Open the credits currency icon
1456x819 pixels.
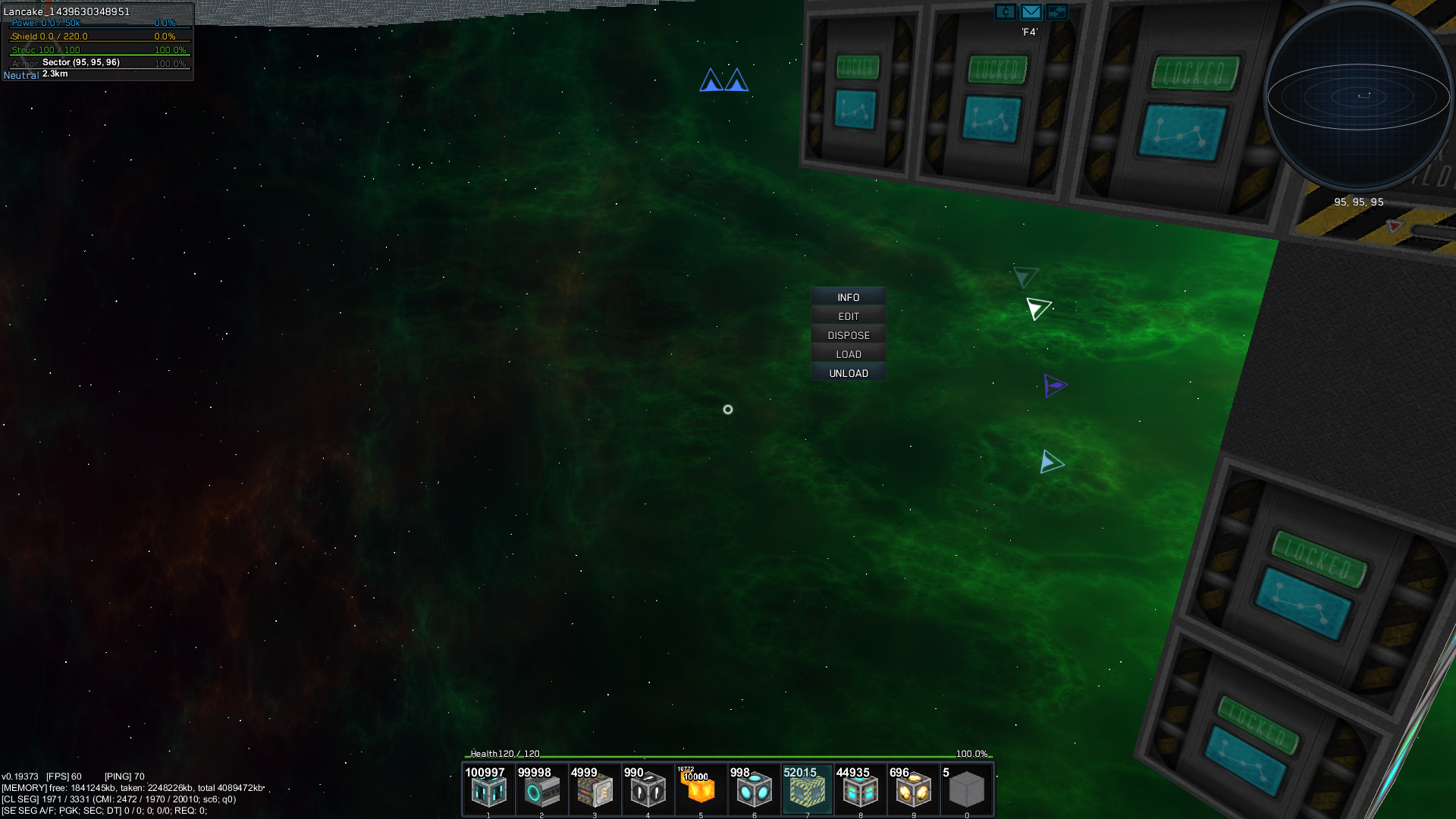[1005, 11]
